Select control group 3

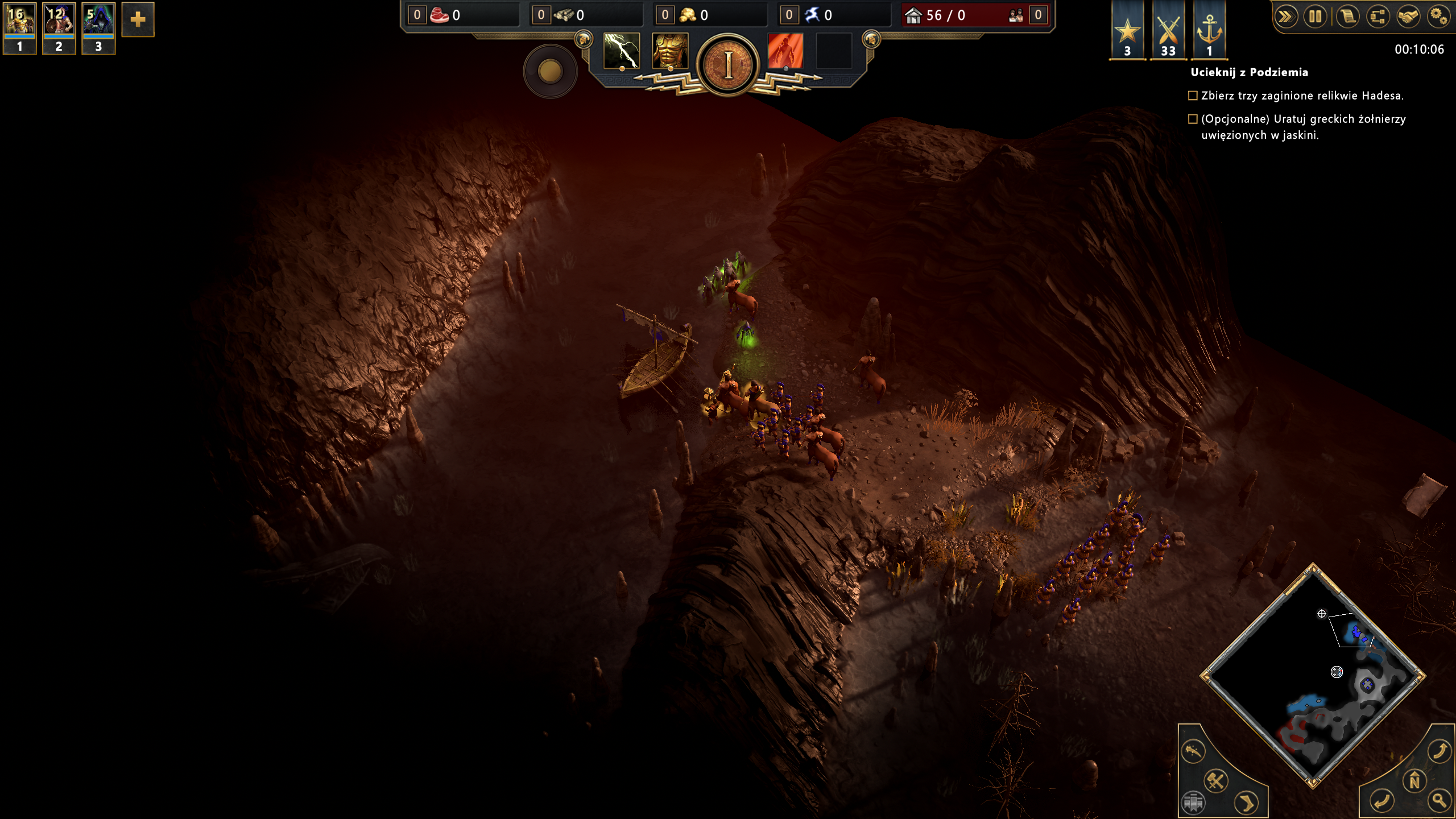point(98,28)
